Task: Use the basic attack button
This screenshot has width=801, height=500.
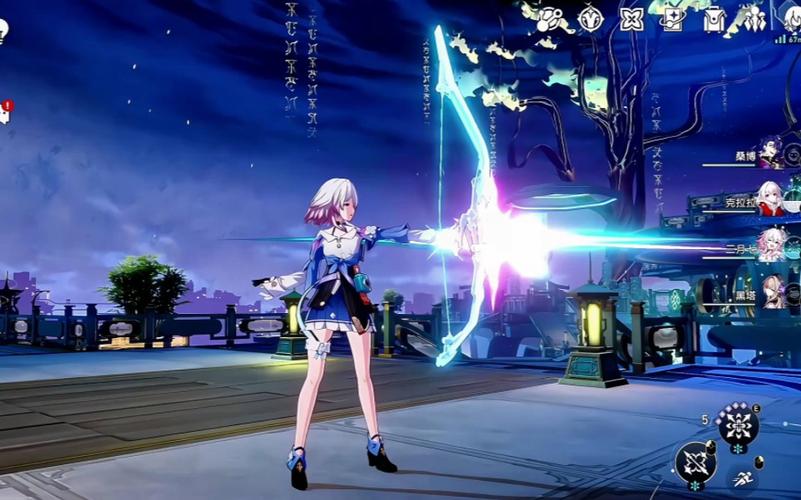Action: pyautogui.click(x=695, y=462)
